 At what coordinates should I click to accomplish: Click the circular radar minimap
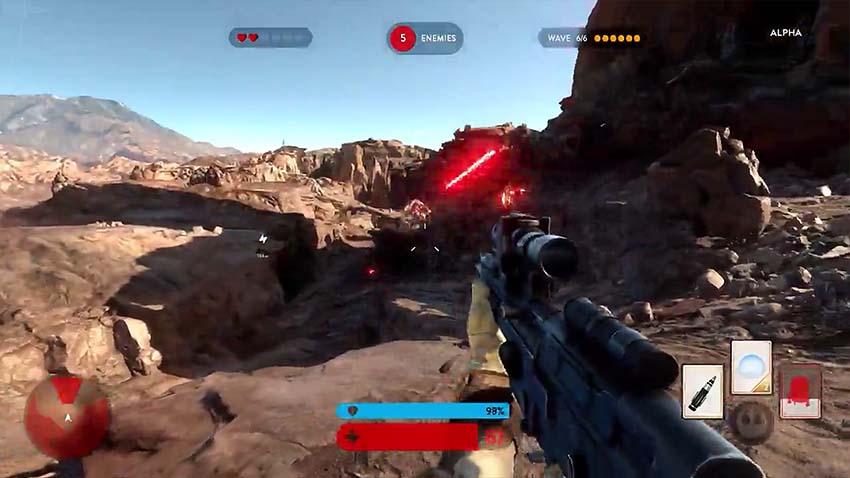coord(67,417)
